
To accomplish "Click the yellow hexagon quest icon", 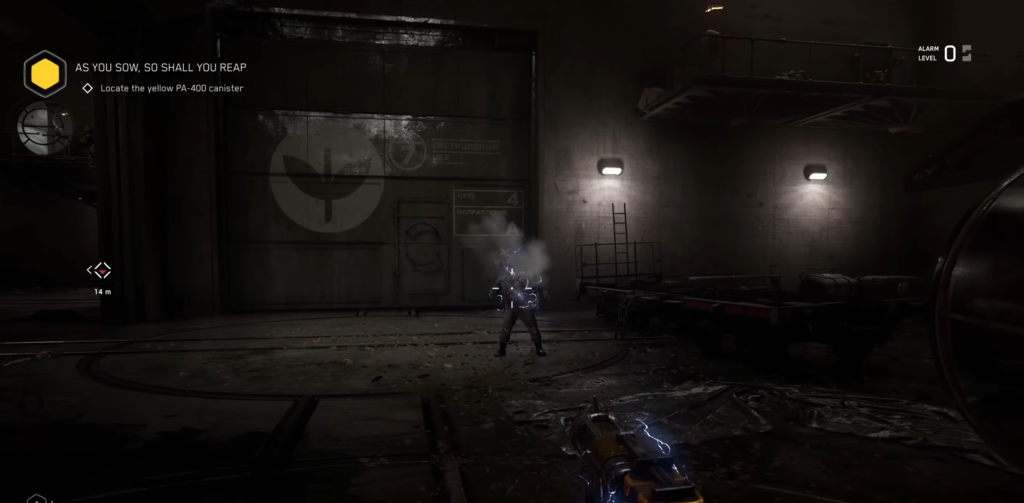I will pyautogui.click(x=45, y=73).
